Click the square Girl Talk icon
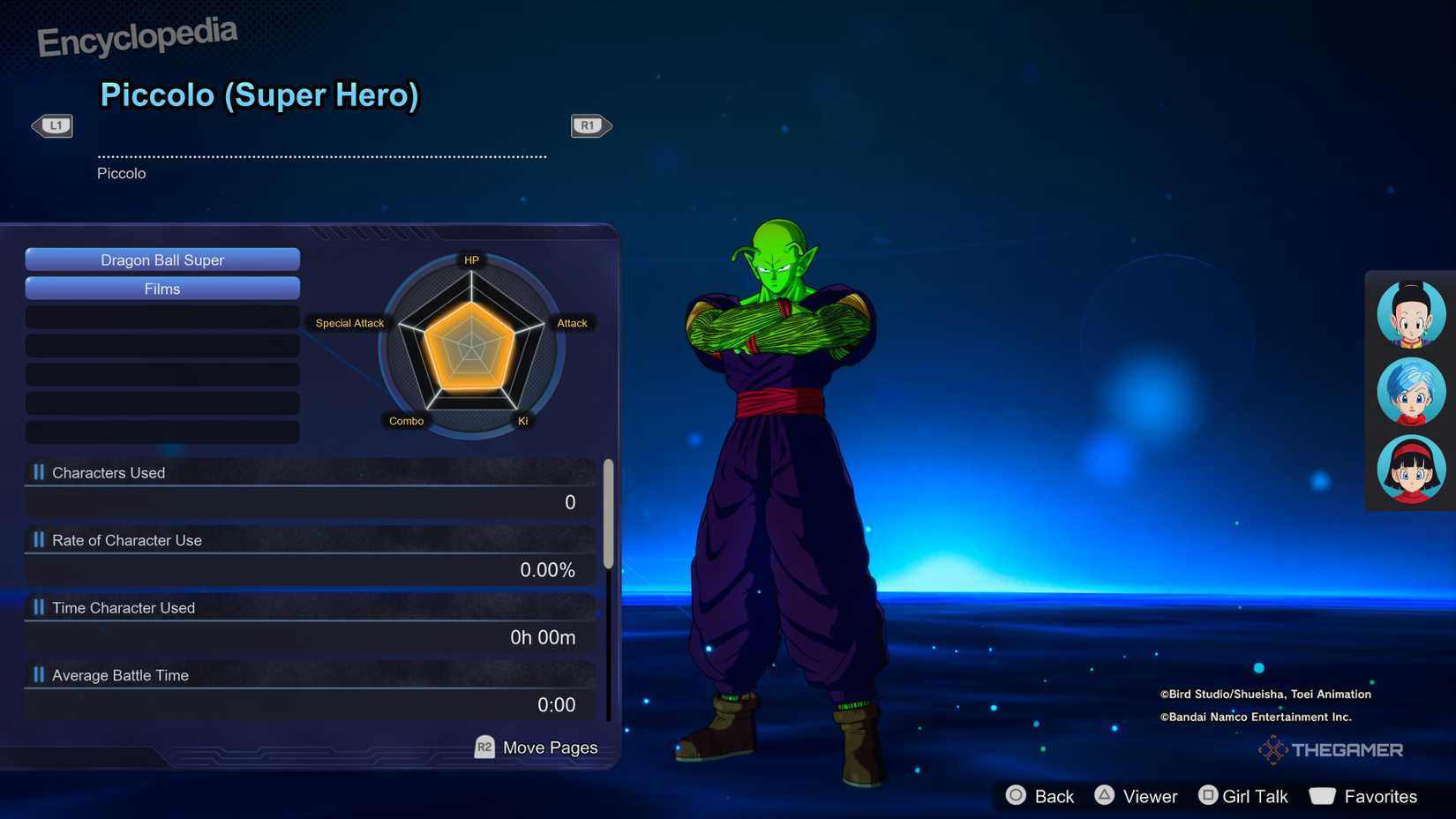 pyautogui.click(x=1208, y=795)
